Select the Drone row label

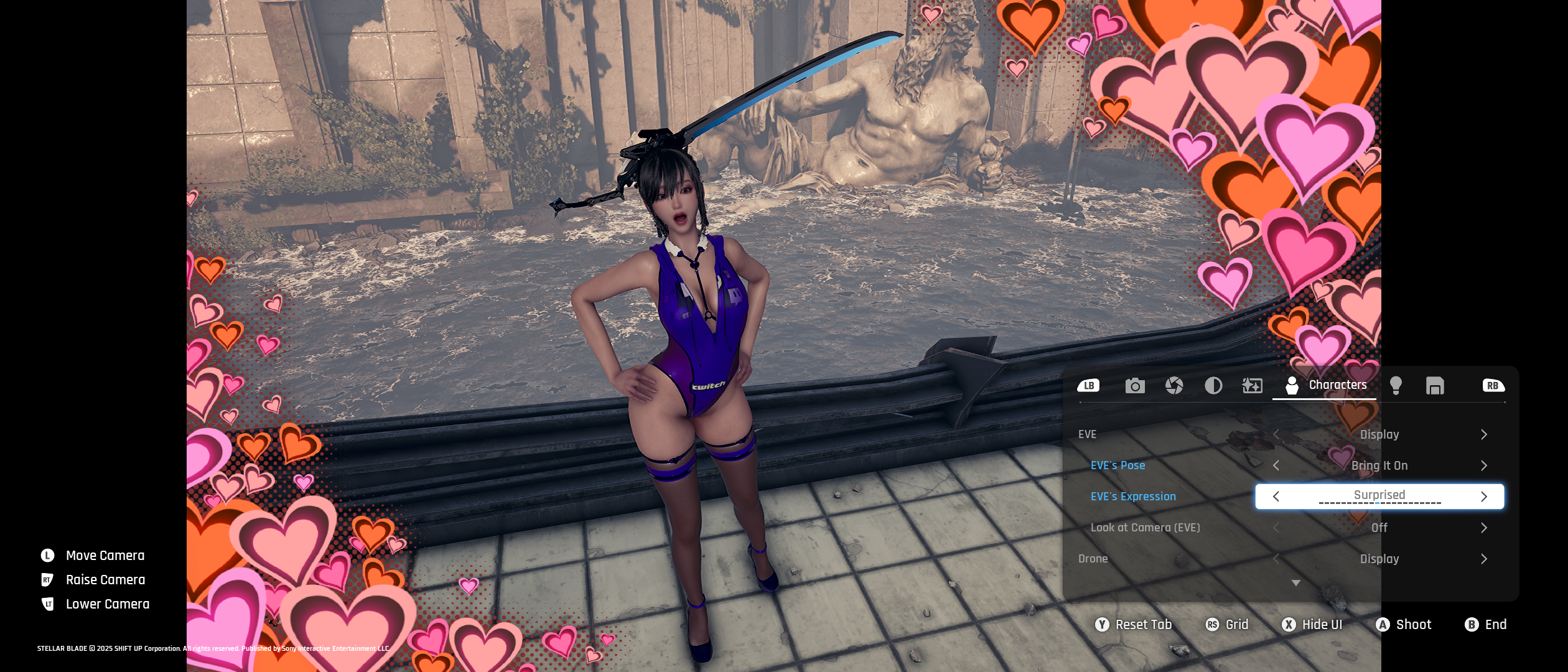(x=1093, y=559)
